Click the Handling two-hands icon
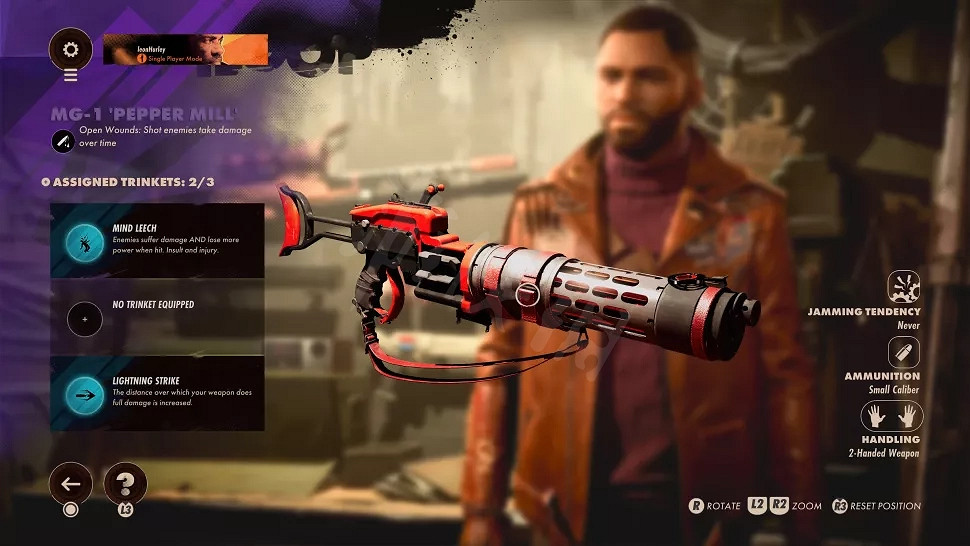Viewport: 970px width, 546px height. point(892,416)
